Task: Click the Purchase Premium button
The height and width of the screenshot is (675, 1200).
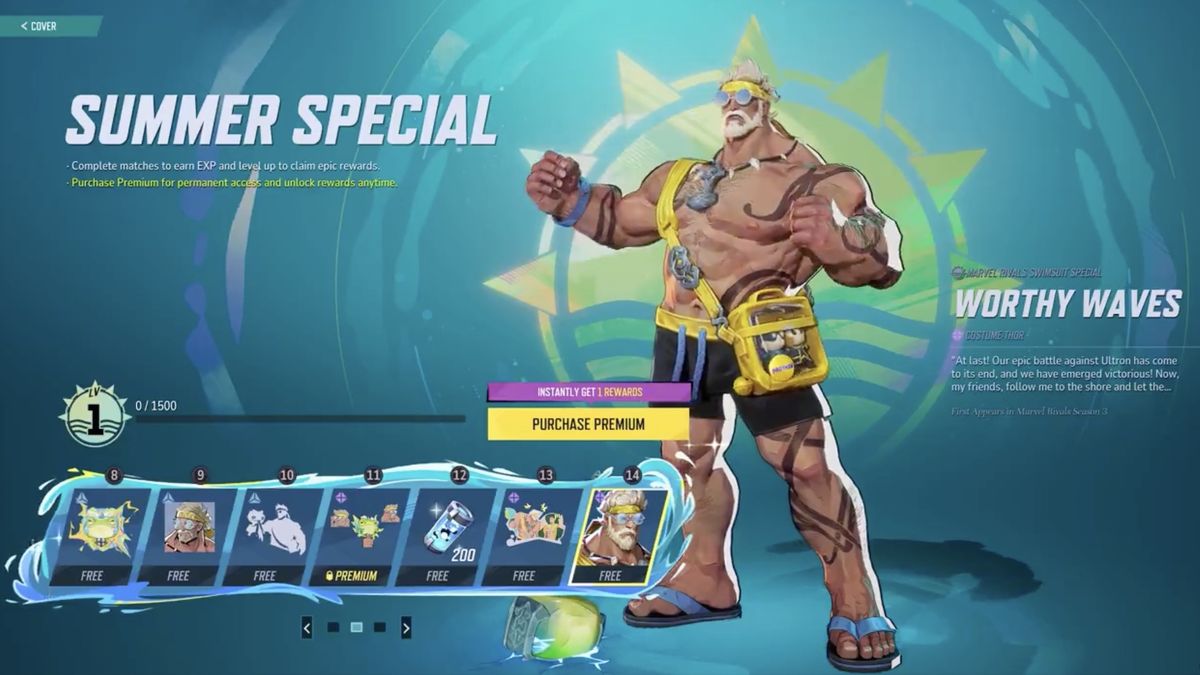Action: point(588,424)
